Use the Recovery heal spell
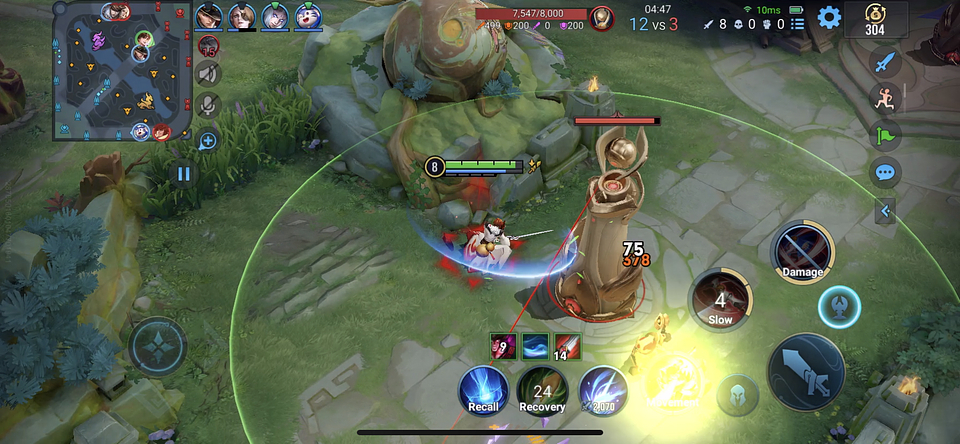Screen dimensions: 960x444 click(x=542, y=389)
